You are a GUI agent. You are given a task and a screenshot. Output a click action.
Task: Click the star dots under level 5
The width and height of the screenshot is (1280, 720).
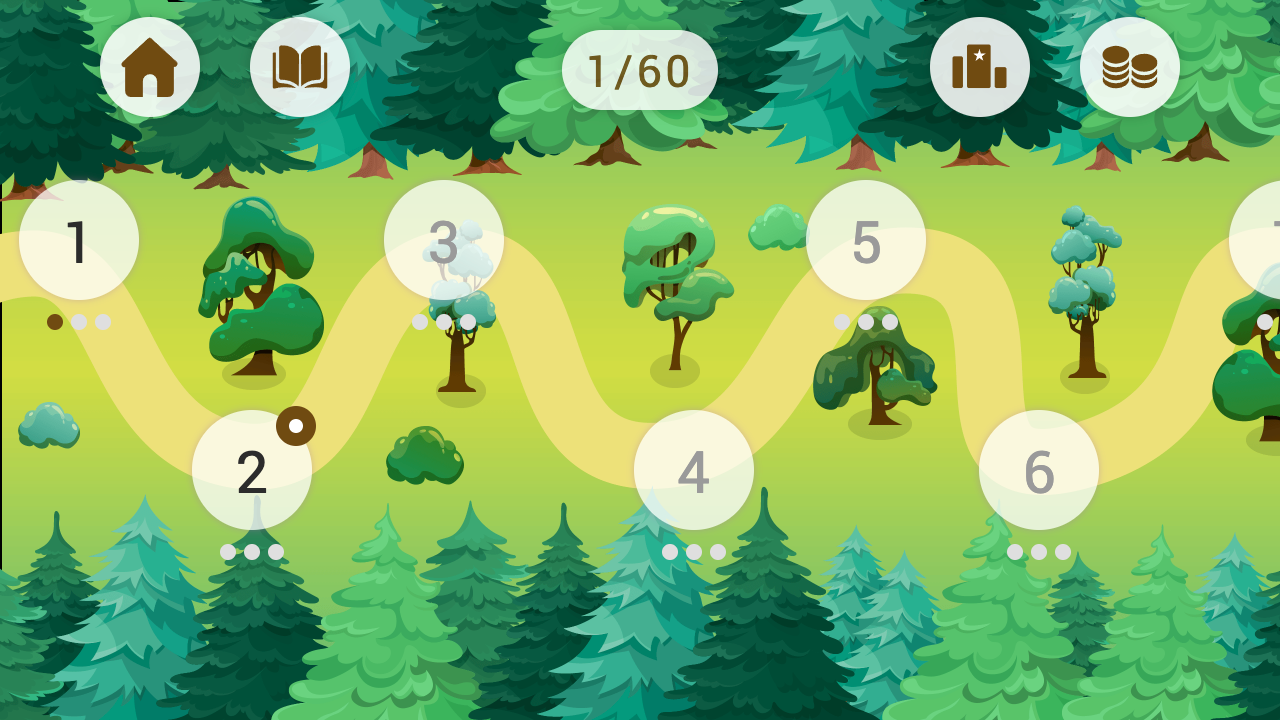[x=866, y=322]
